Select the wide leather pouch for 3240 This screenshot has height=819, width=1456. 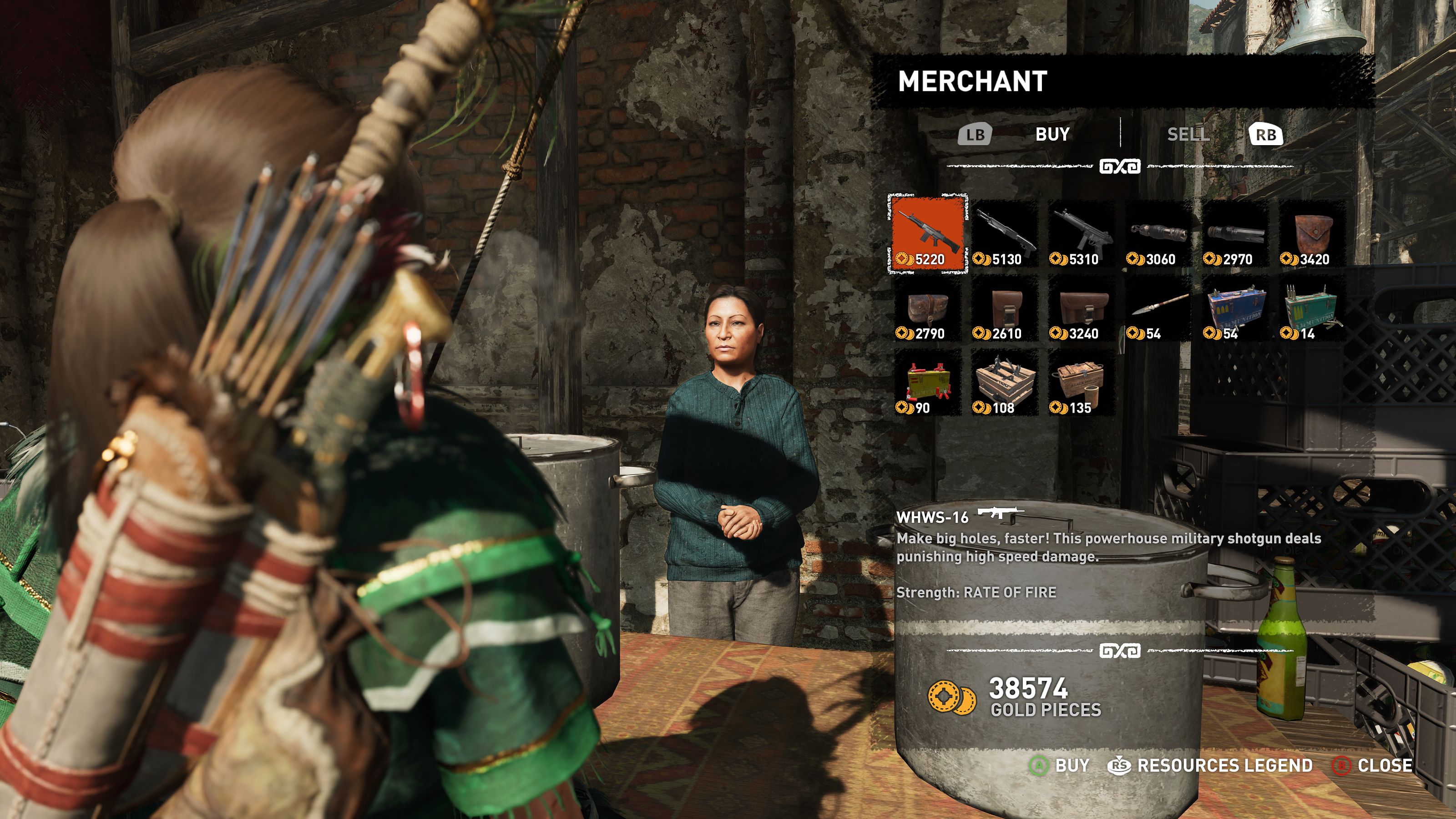(x=1081, y=308)
